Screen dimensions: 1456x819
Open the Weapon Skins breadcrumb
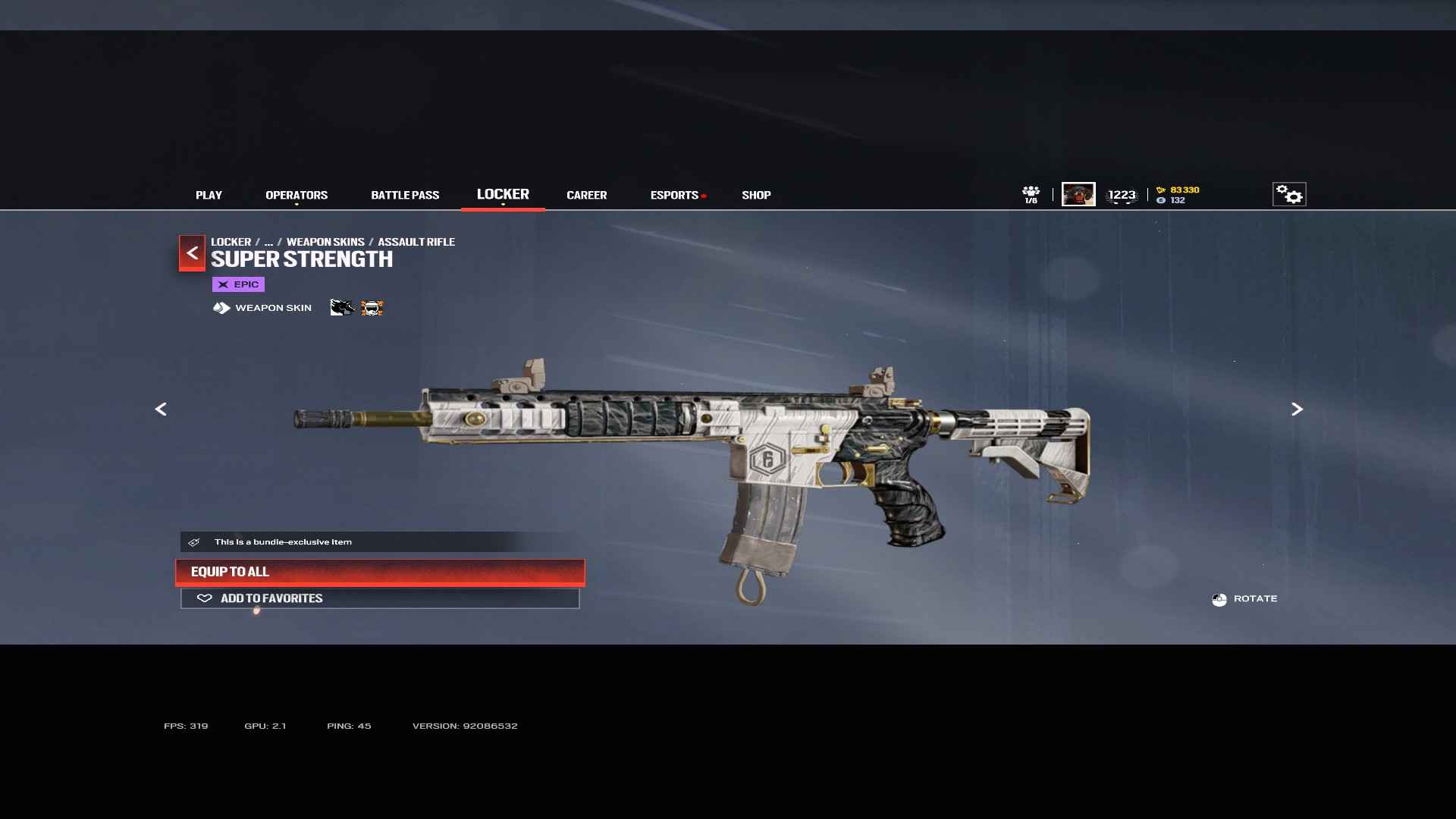point(325,242)
